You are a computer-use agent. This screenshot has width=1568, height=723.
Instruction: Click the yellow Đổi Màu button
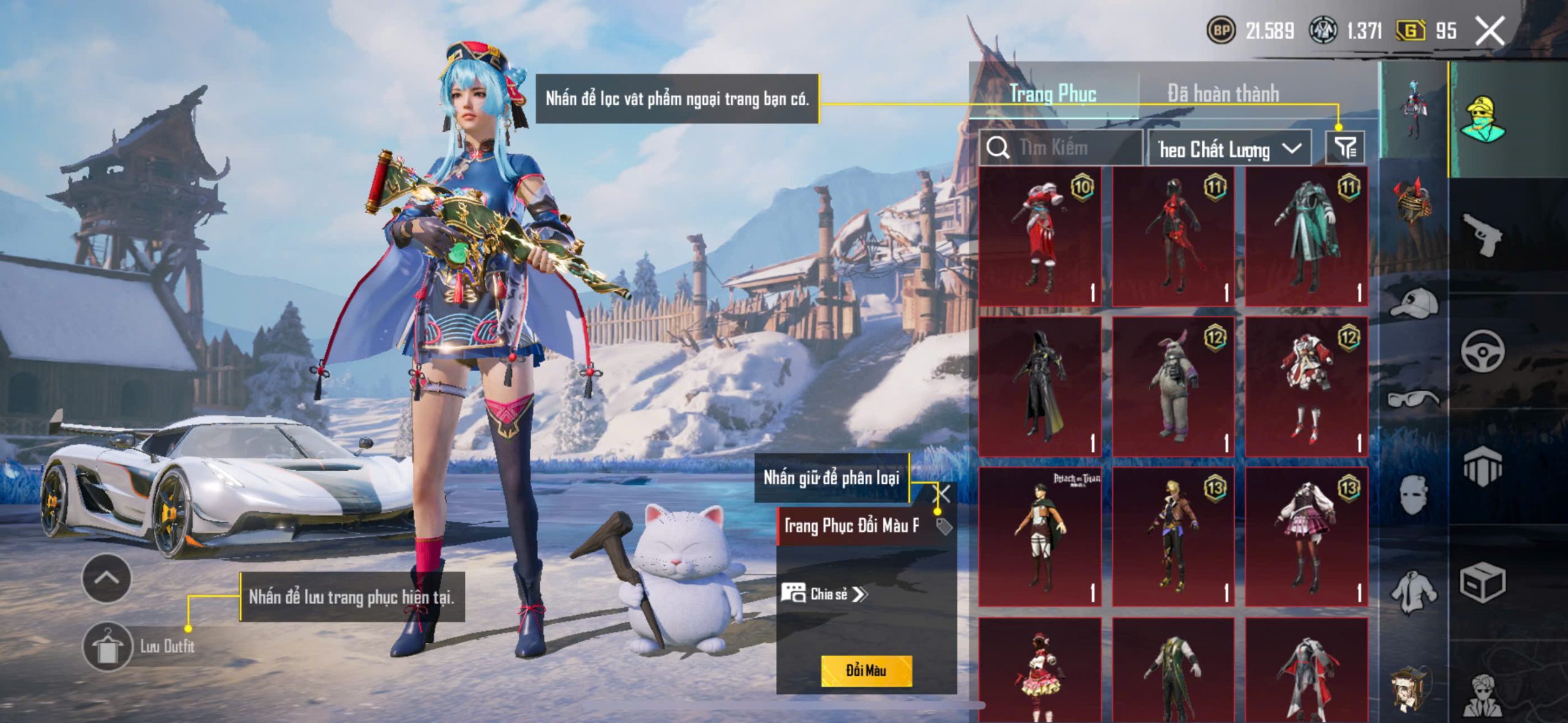(x=865, y=670)
